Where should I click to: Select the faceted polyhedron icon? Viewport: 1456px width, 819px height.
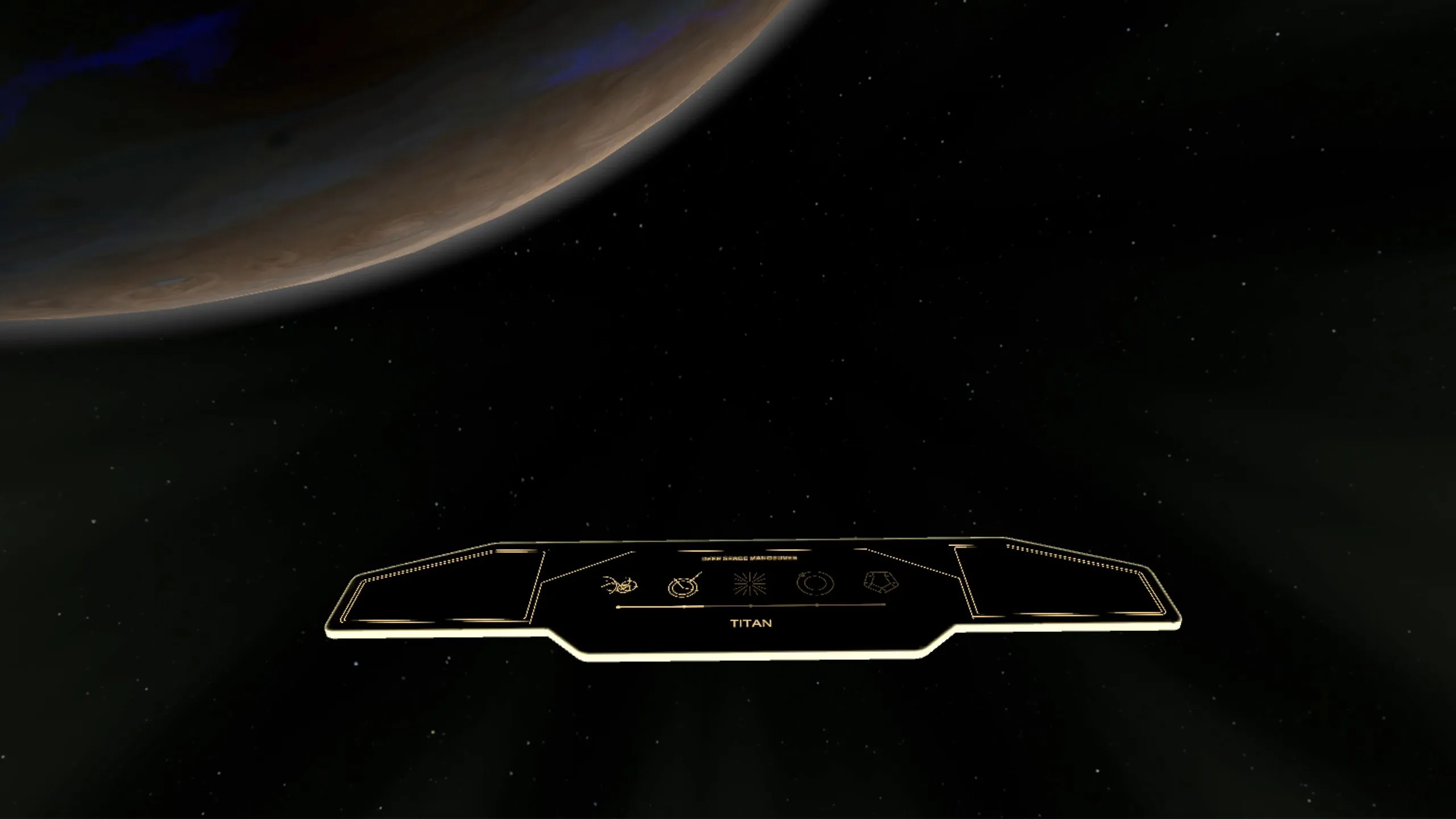[x=881, y=582]
